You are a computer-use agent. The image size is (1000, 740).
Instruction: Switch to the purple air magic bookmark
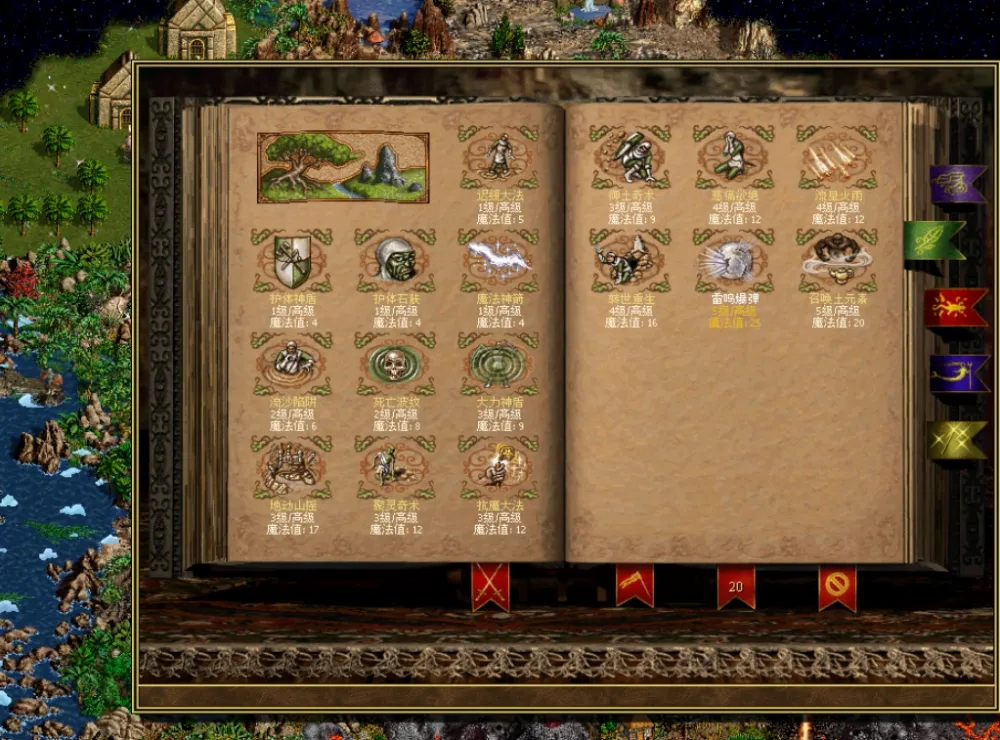pos(956,184)
